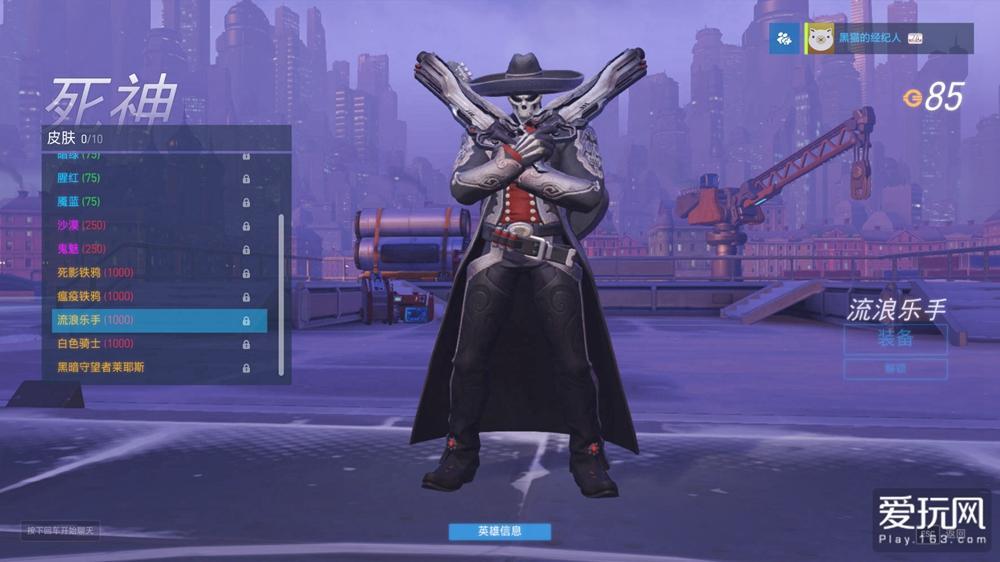Click the 解锁 unlock button
This screenshot has height=562, width=1000.
pos(895,369)
